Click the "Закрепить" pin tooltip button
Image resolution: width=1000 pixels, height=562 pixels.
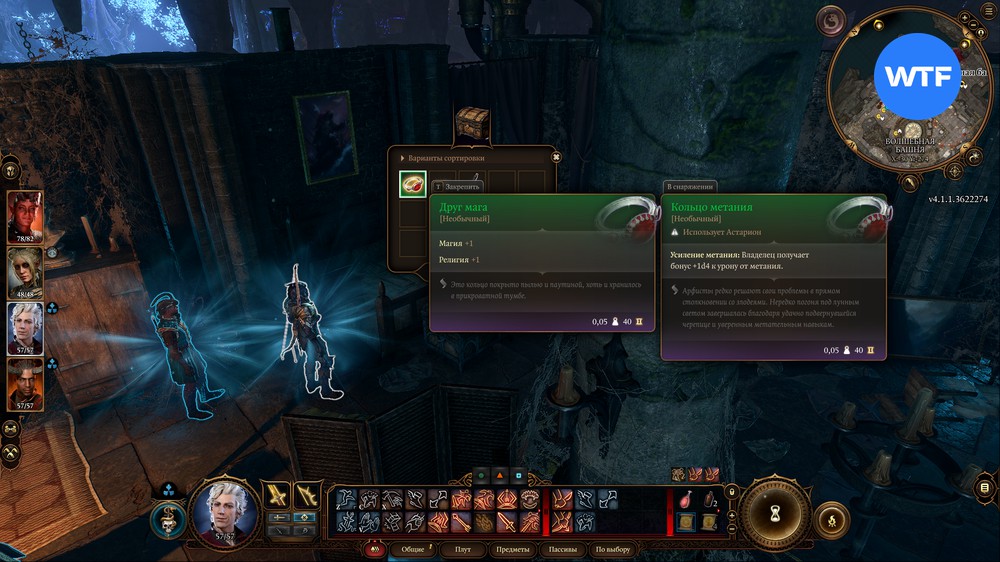pos(457,187)
